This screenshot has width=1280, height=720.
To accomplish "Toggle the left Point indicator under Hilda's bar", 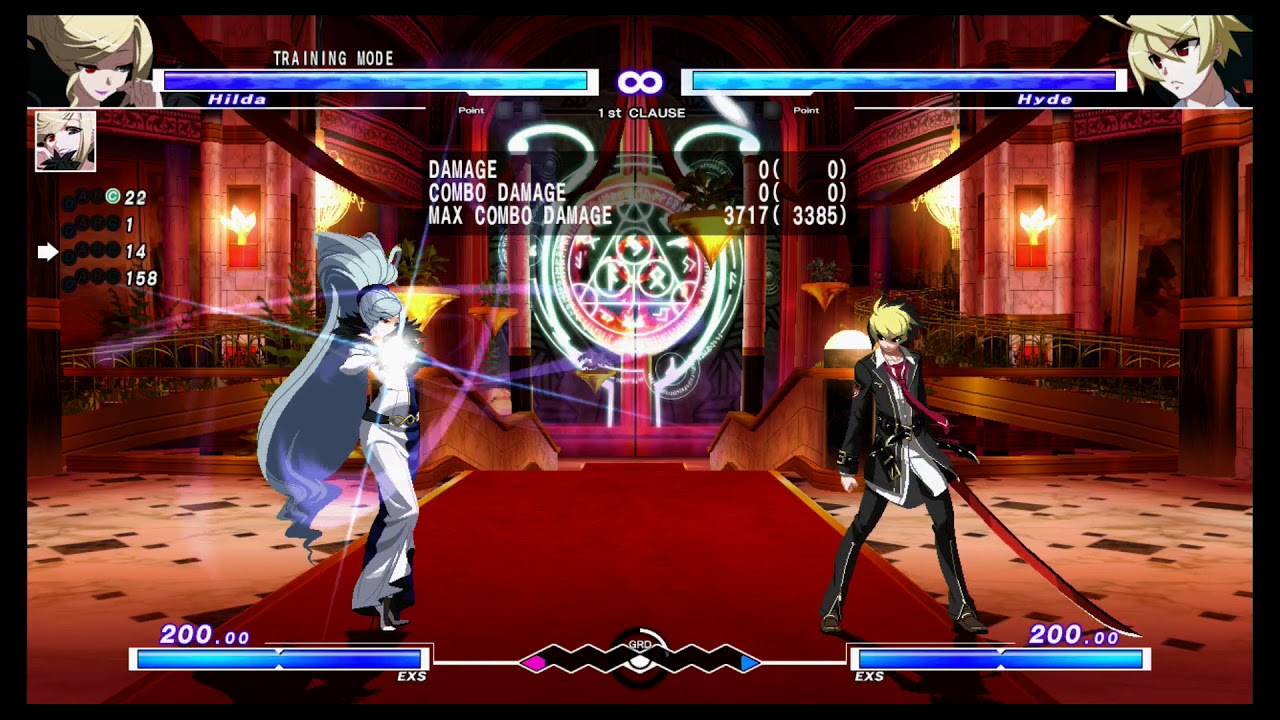I will coord(469,108).
